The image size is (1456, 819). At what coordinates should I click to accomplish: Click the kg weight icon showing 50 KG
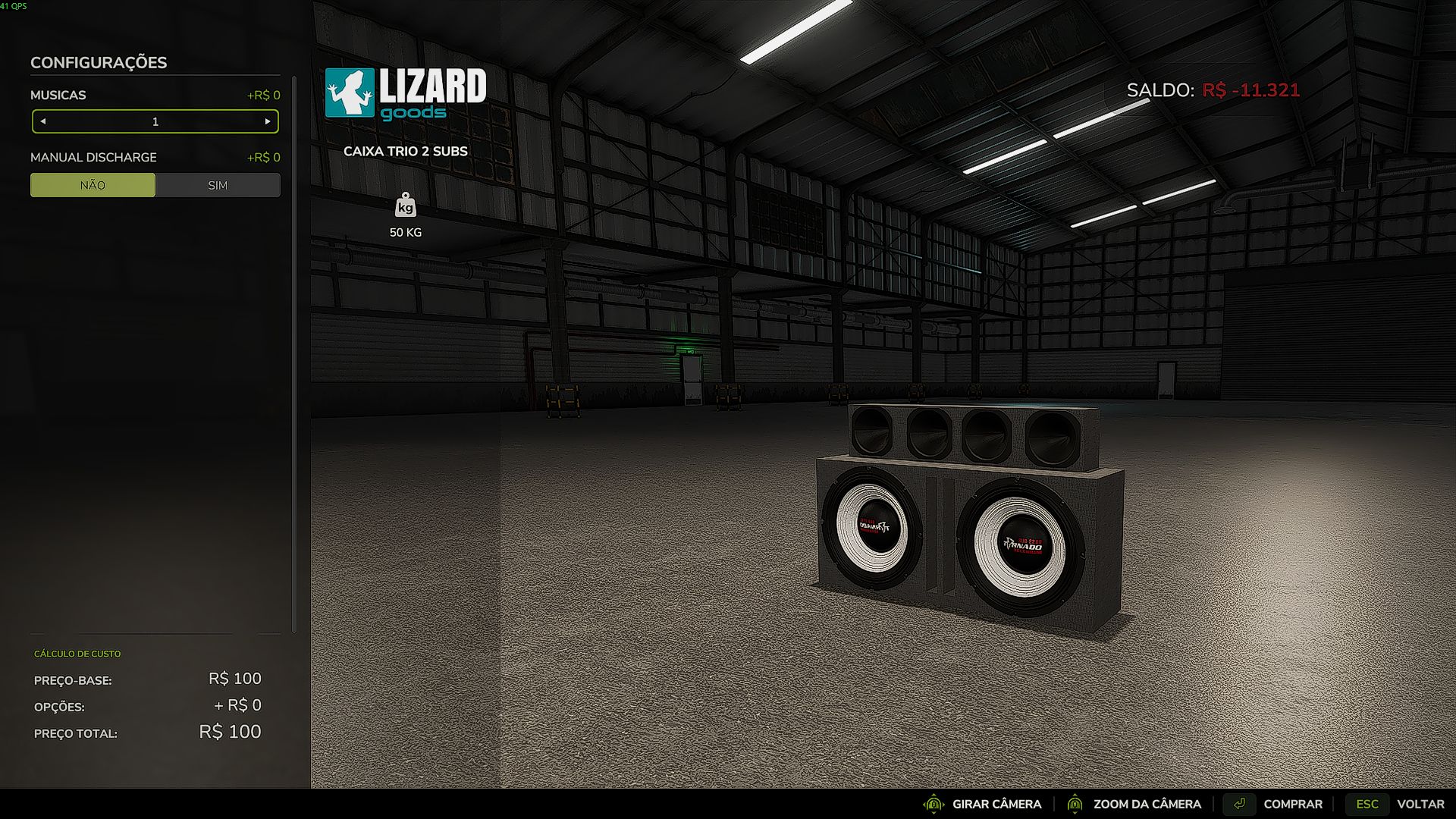(x=405, y=206)
